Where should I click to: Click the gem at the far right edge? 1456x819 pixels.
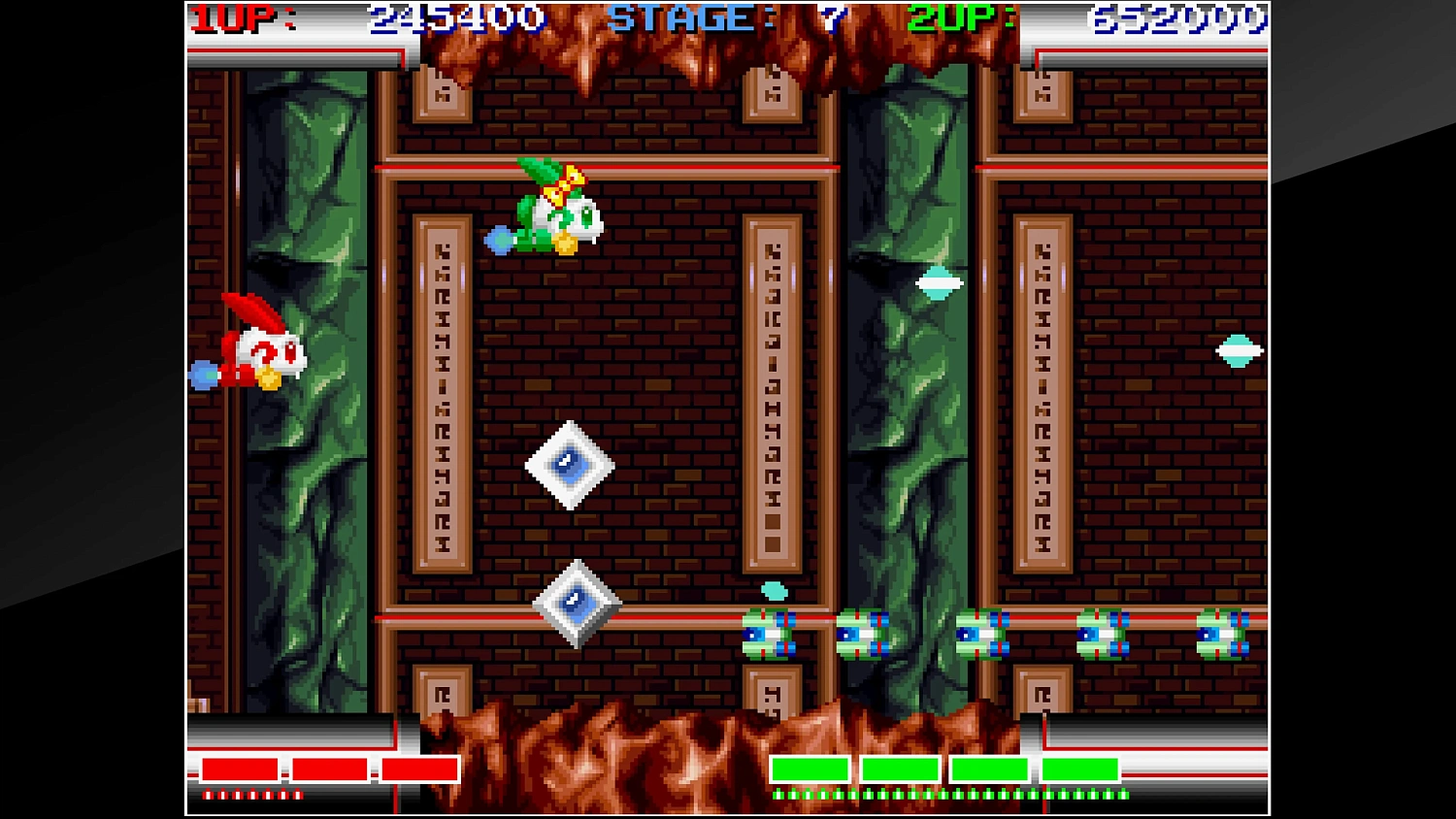1238,348
